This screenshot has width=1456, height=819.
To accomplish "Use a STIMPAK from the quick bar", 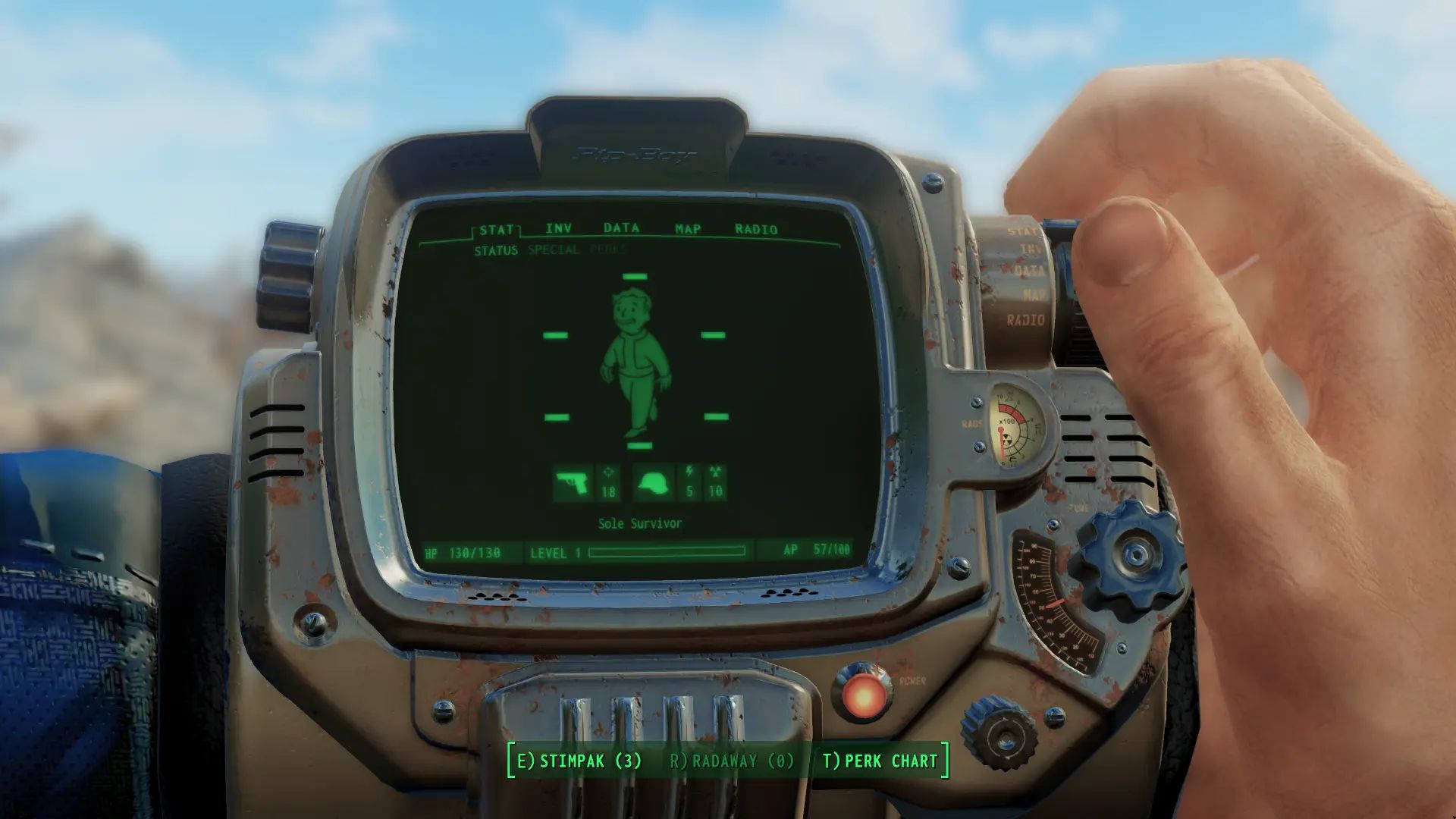I will (580, 762).
